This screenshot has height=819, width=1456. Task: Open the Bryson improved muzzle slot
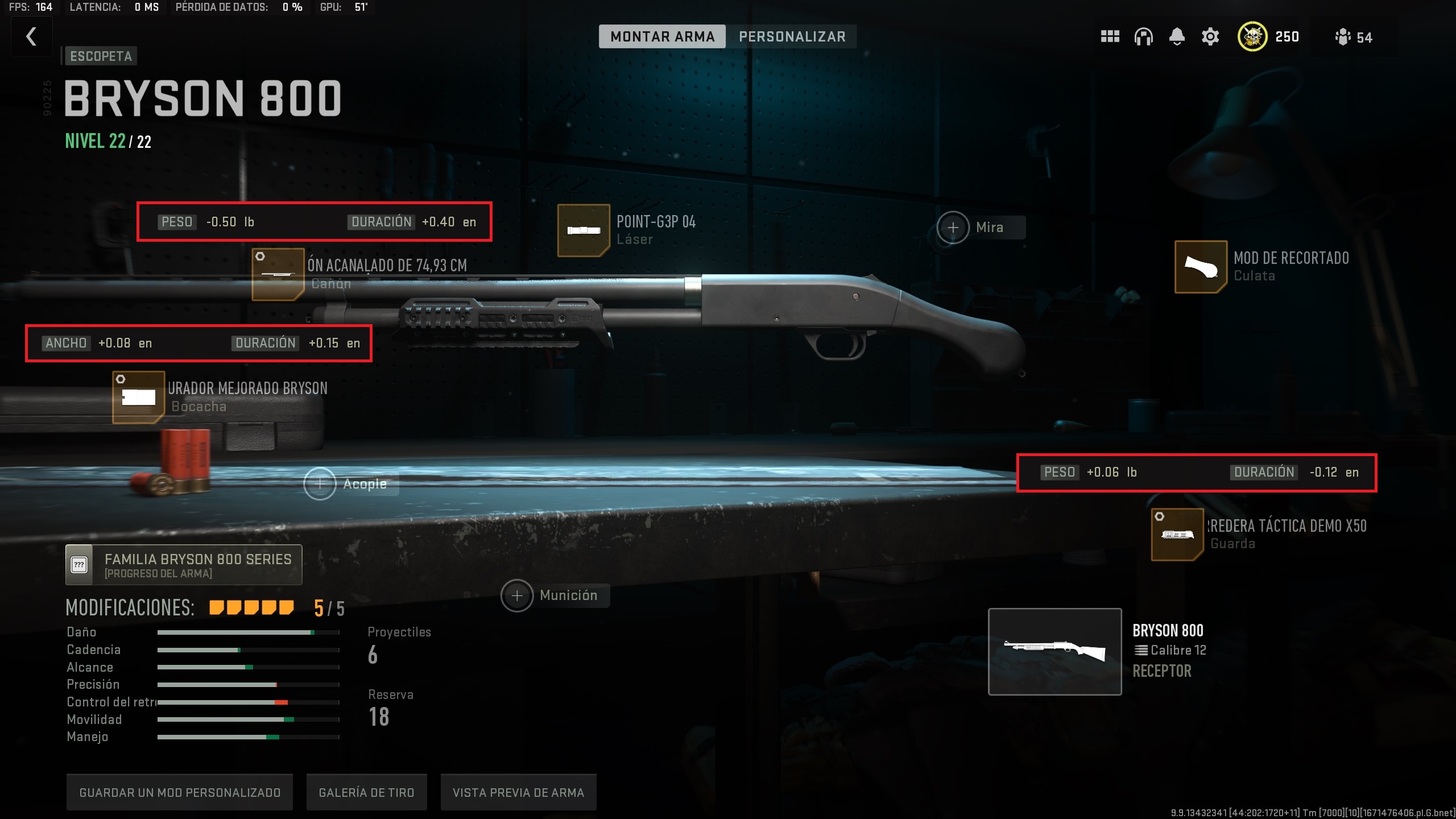pos(138,397)
